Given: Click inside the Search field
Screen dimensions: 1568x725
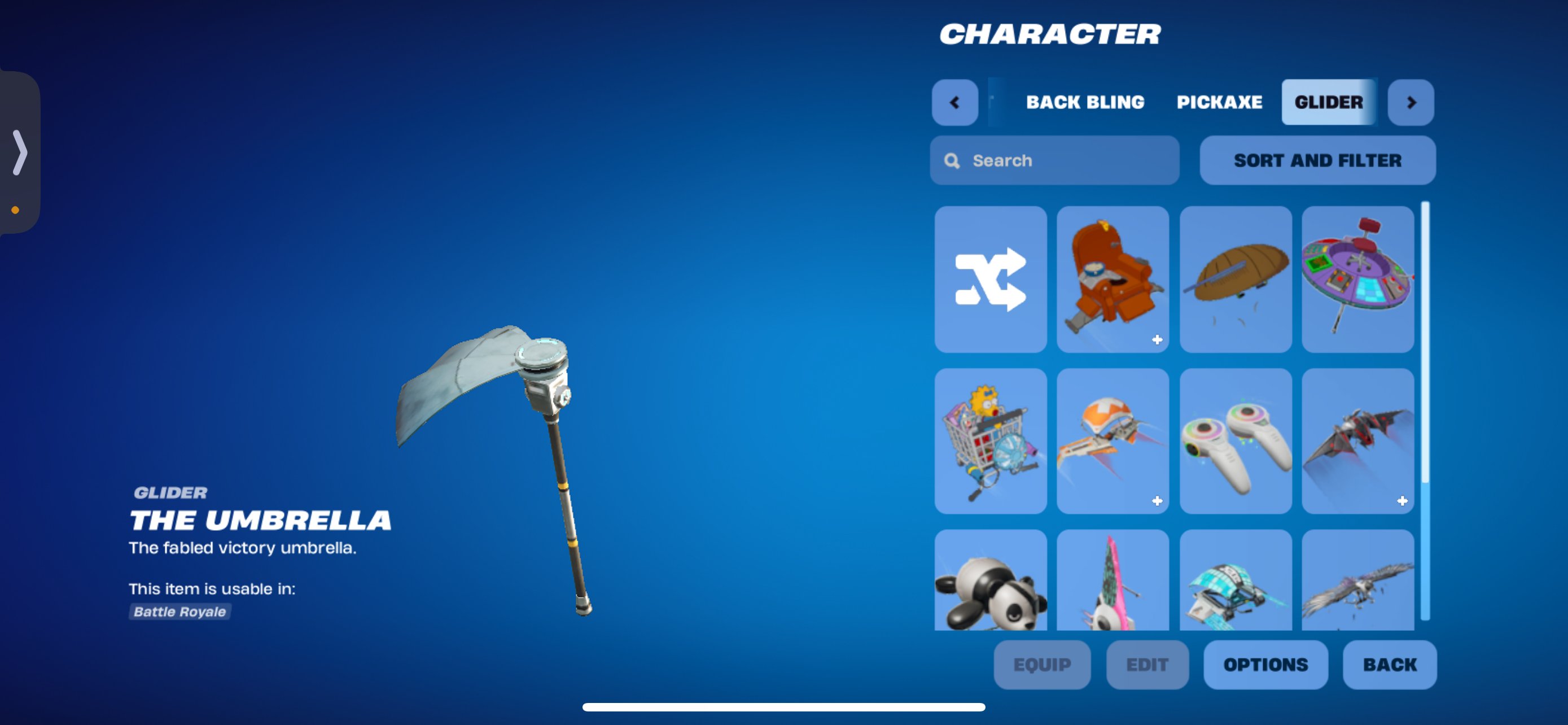Looking at the screenshot, I should (x=1054, y=159).
